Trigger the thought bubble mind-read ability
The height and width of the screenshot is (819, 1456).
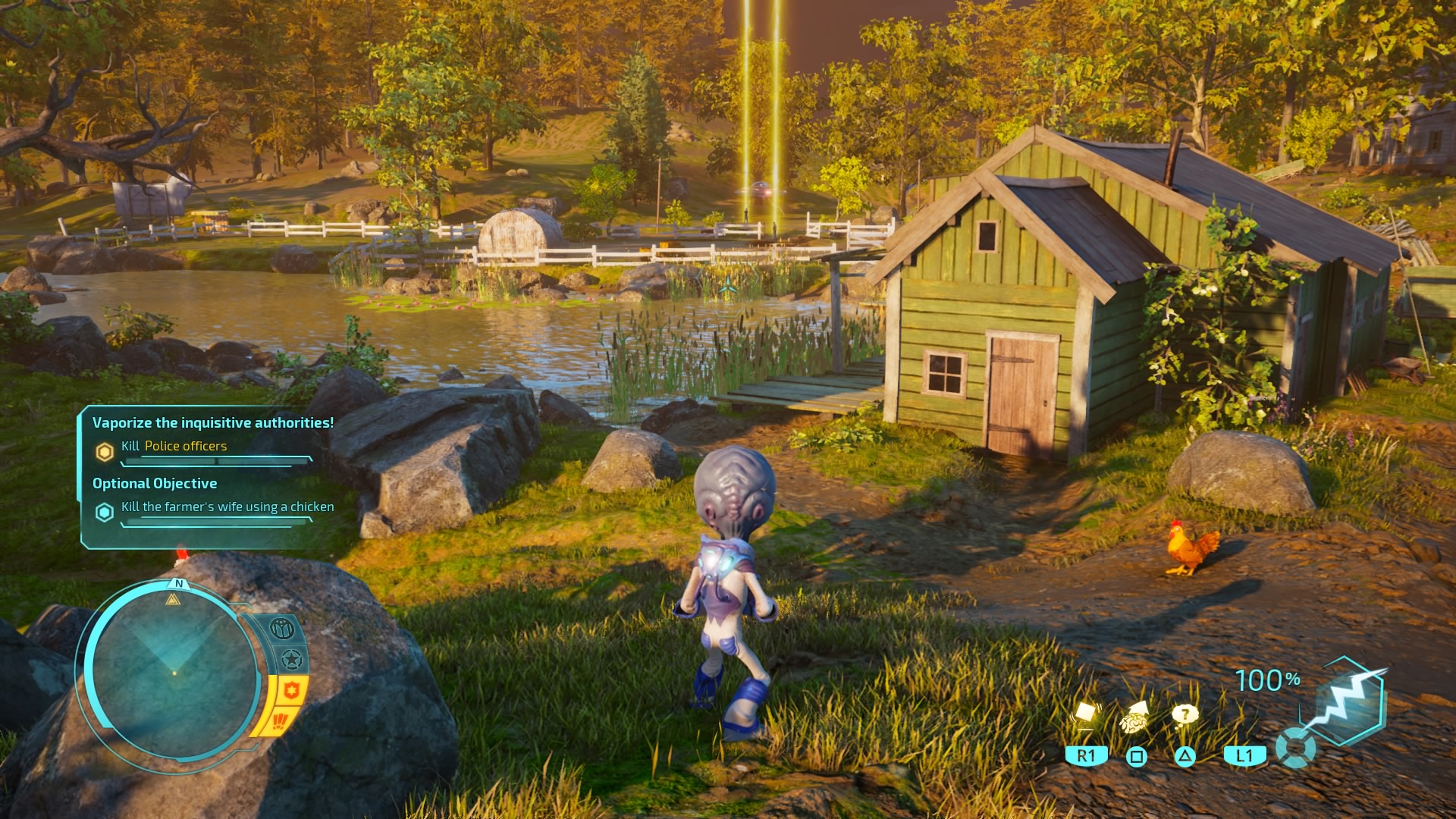(1184, 714)
